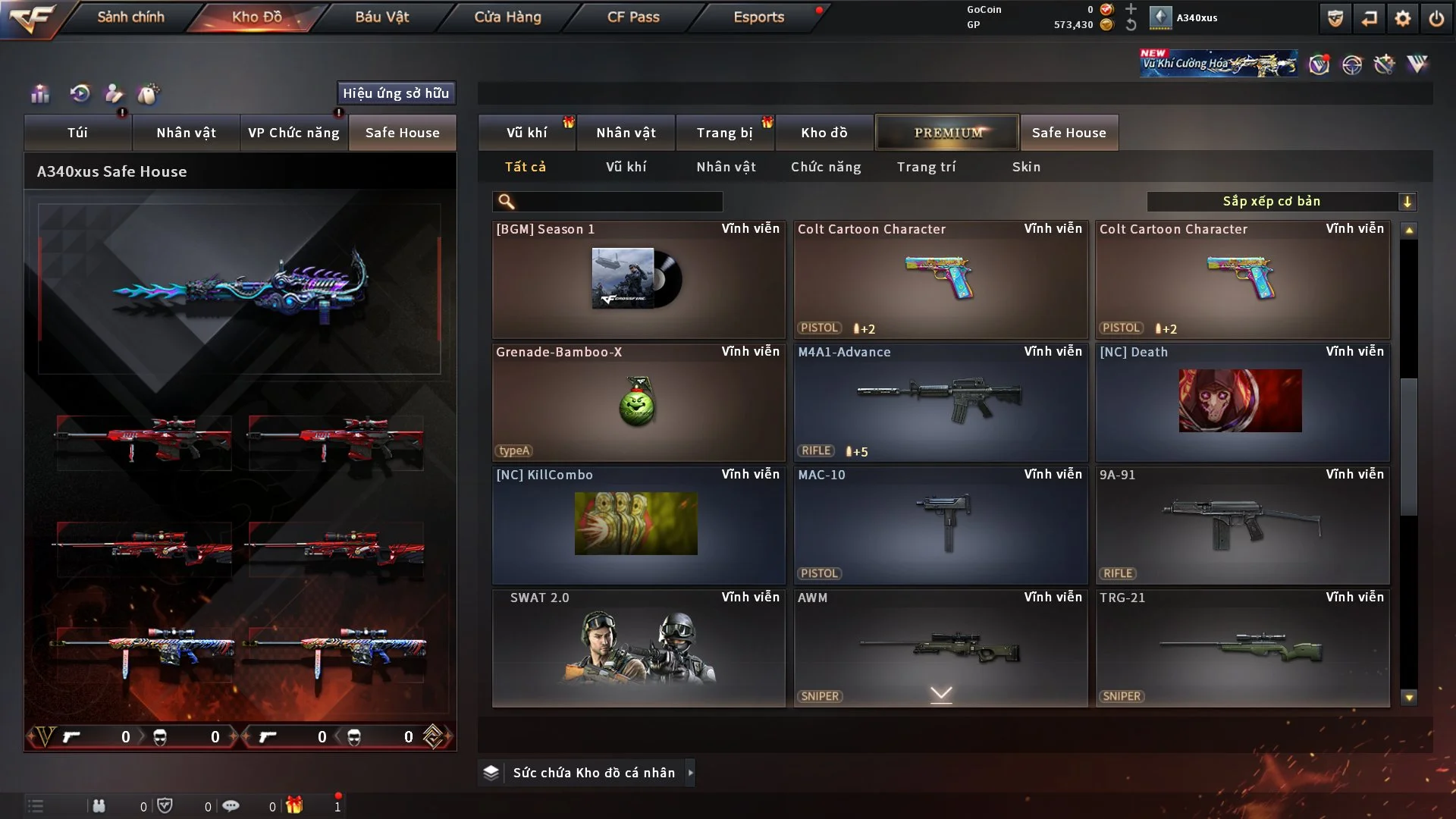Open the CF Pass menu
This screenshot has height=819, width=1456.
[x=633, y=17]
